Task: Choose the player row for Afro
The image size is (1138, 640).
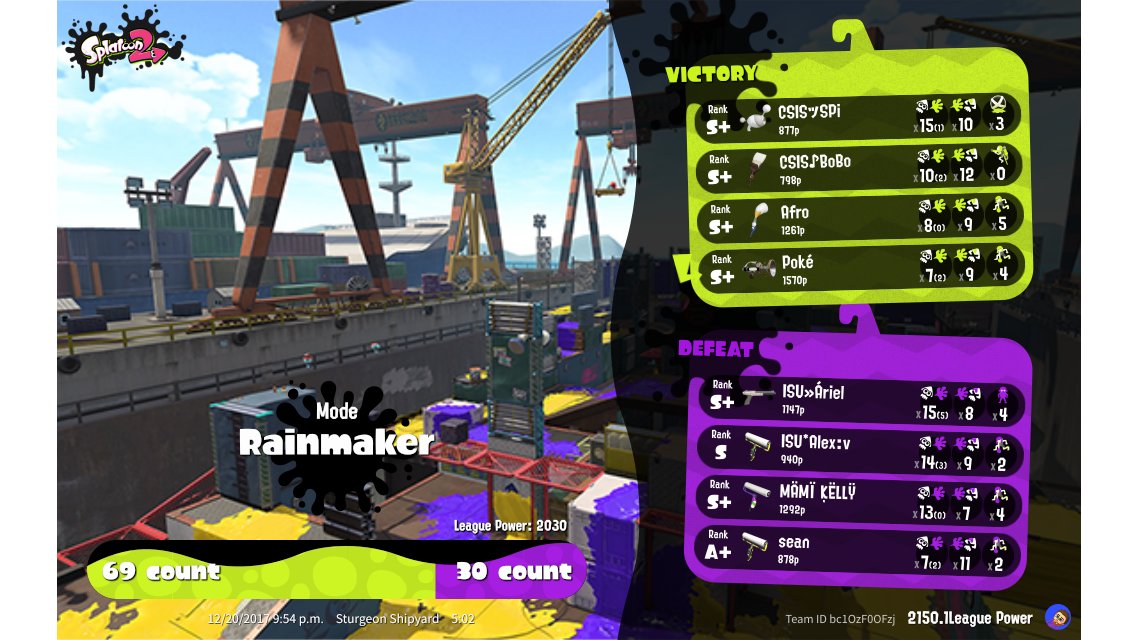Action: tap(858, 219)
